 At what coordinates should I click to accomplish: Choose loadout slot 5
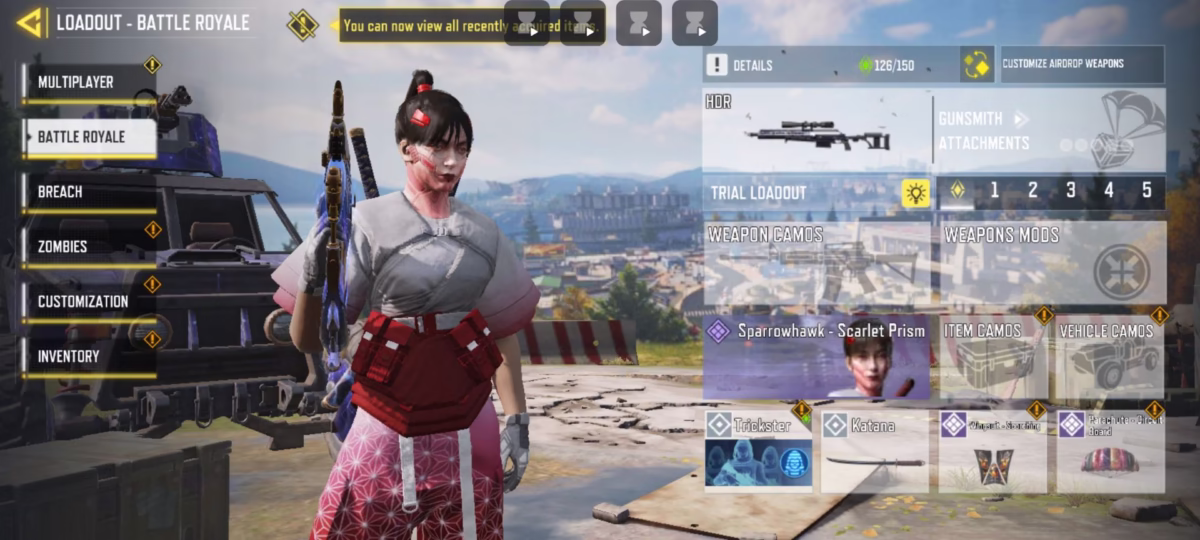click(x=1146, y=191)
